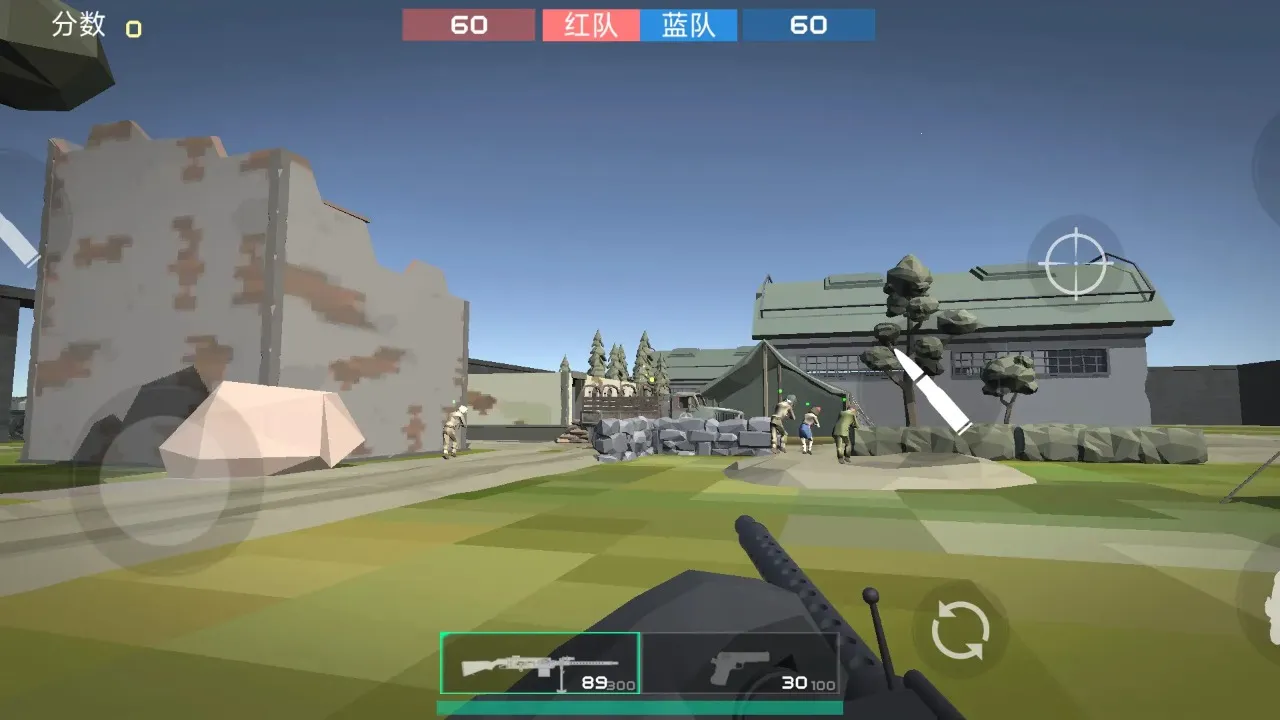The image size is (1280, 720).
Task: Click the blue team score showing 60
Action: pos(809,25)
